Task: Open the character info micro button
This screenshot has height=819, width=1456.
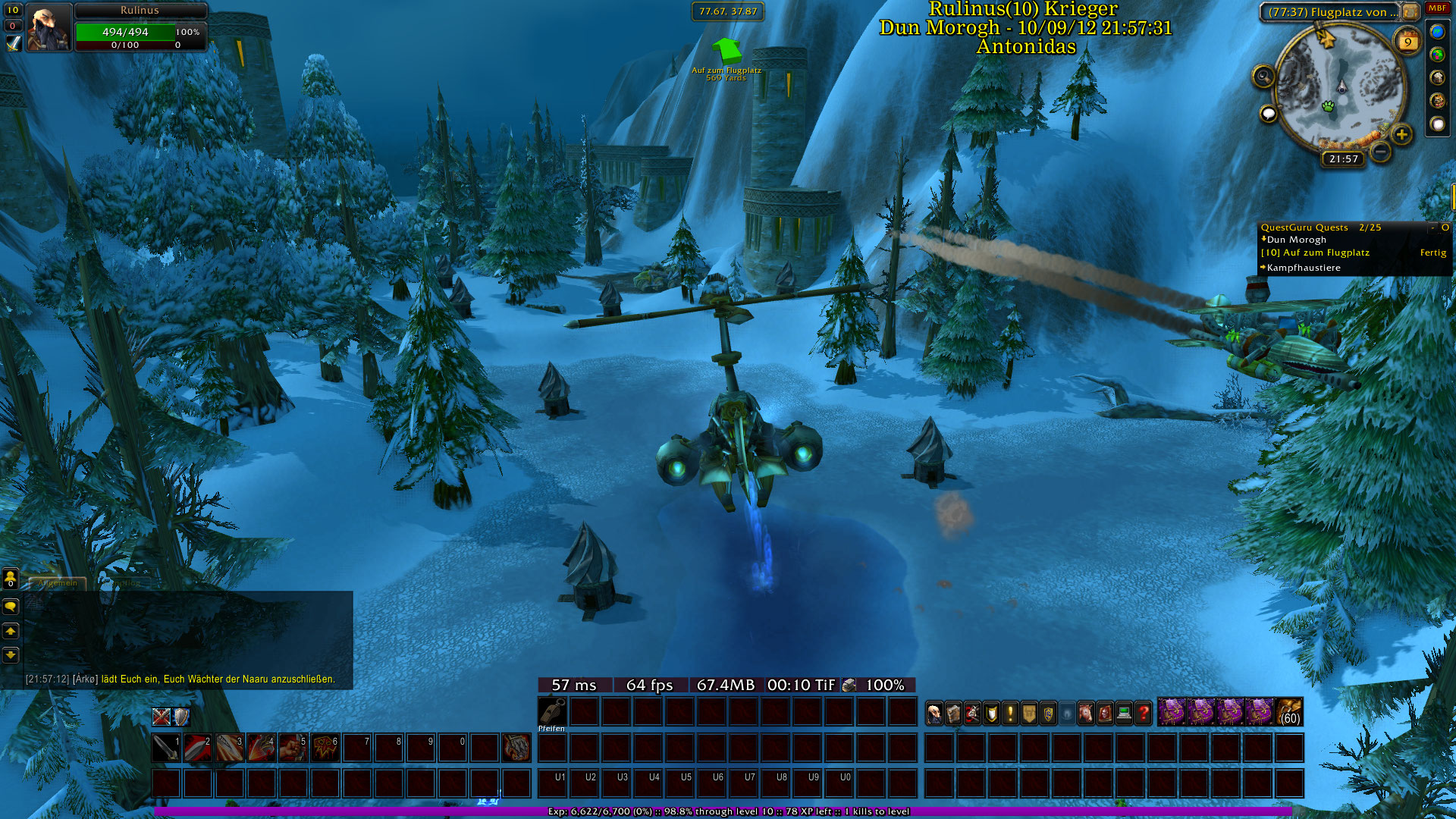Action: [935, 714]
